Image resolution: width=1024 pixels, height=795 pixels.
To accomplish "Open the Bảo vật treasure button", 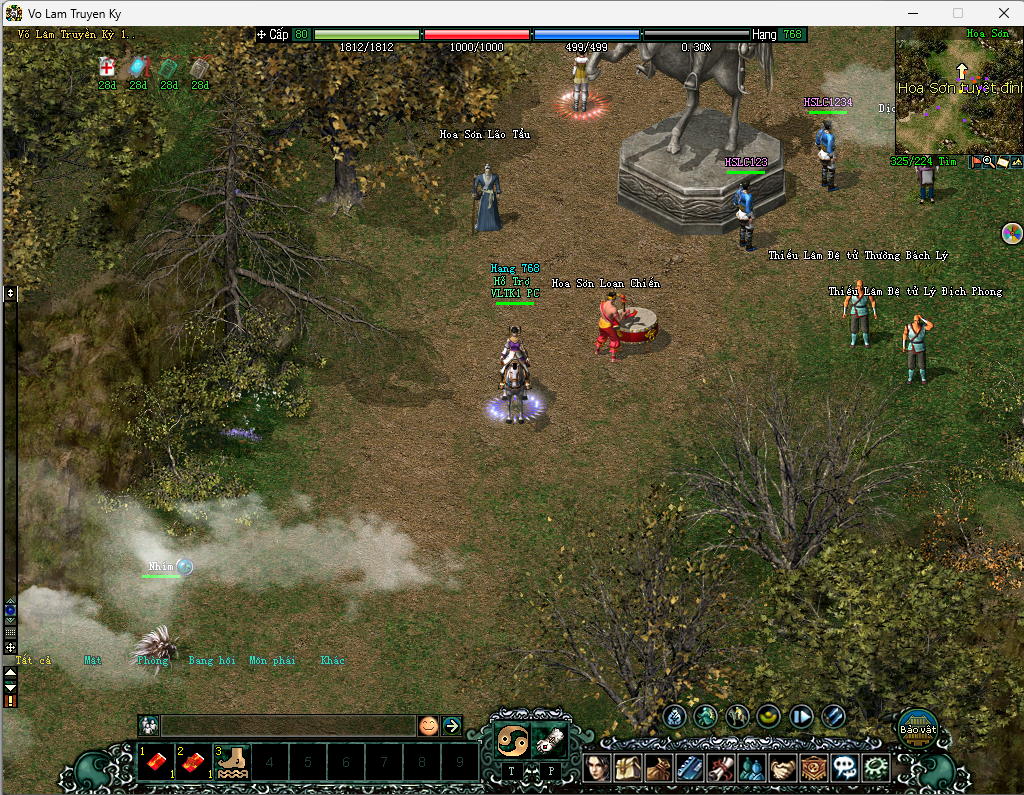I will click(x=917, y=724).
